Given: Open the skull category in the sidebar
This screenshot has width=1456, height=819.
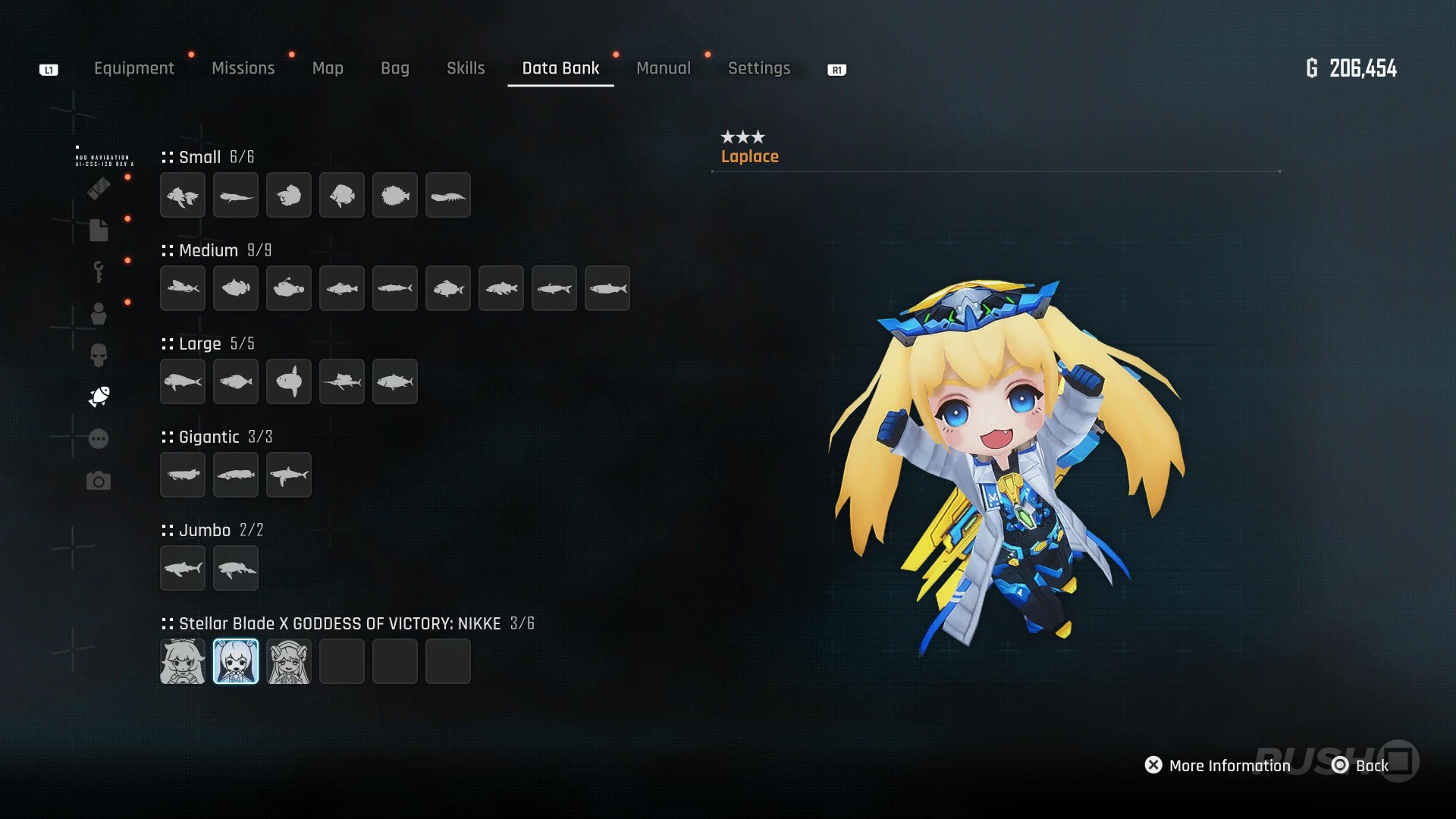Looking at the screenshot, I should pyautogui.click(x=99, y=355).
